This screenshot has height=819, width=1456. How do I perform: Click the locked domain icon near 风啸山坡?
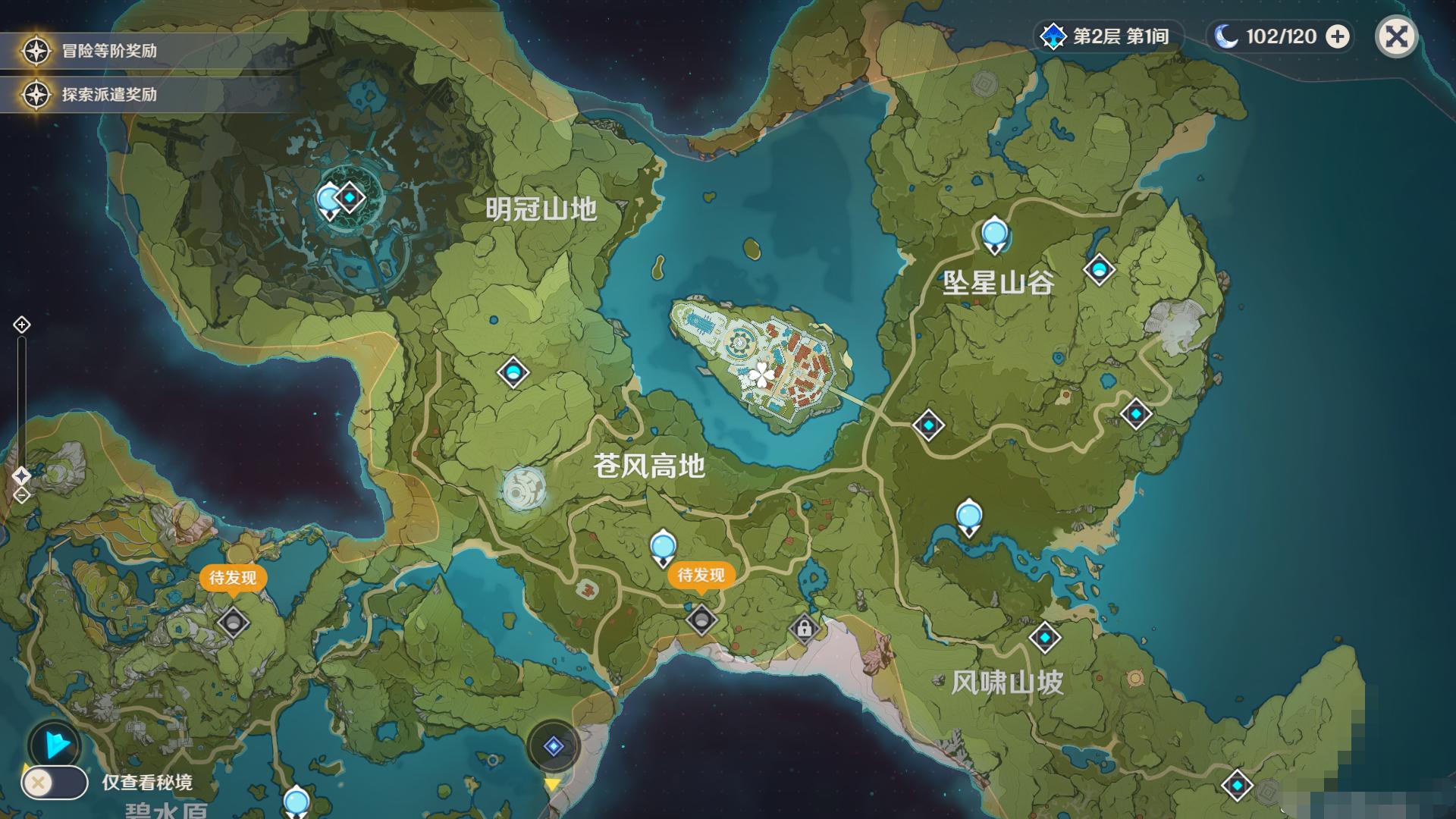point(805,626)
